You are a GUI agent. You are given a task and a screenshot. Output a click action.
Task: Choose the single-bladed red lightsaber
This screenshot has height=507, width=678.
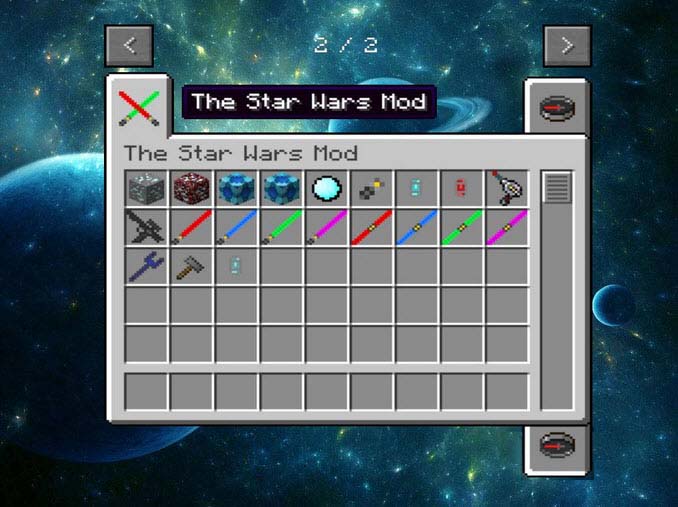point(191,227)
